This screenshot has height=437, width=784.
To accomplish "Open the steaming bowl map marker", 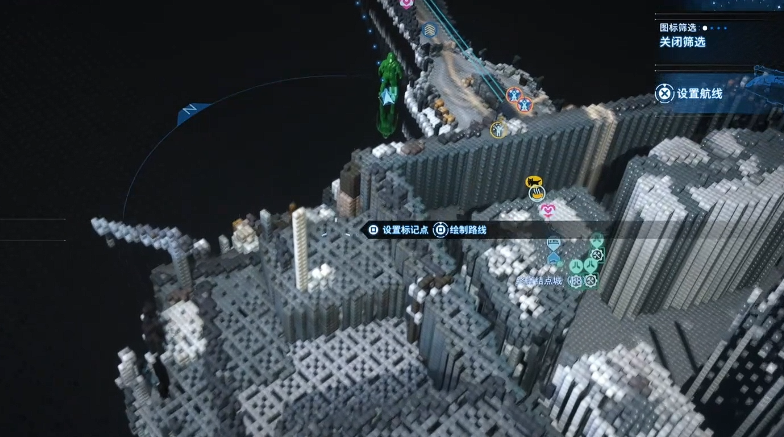I will pos(537,194).
